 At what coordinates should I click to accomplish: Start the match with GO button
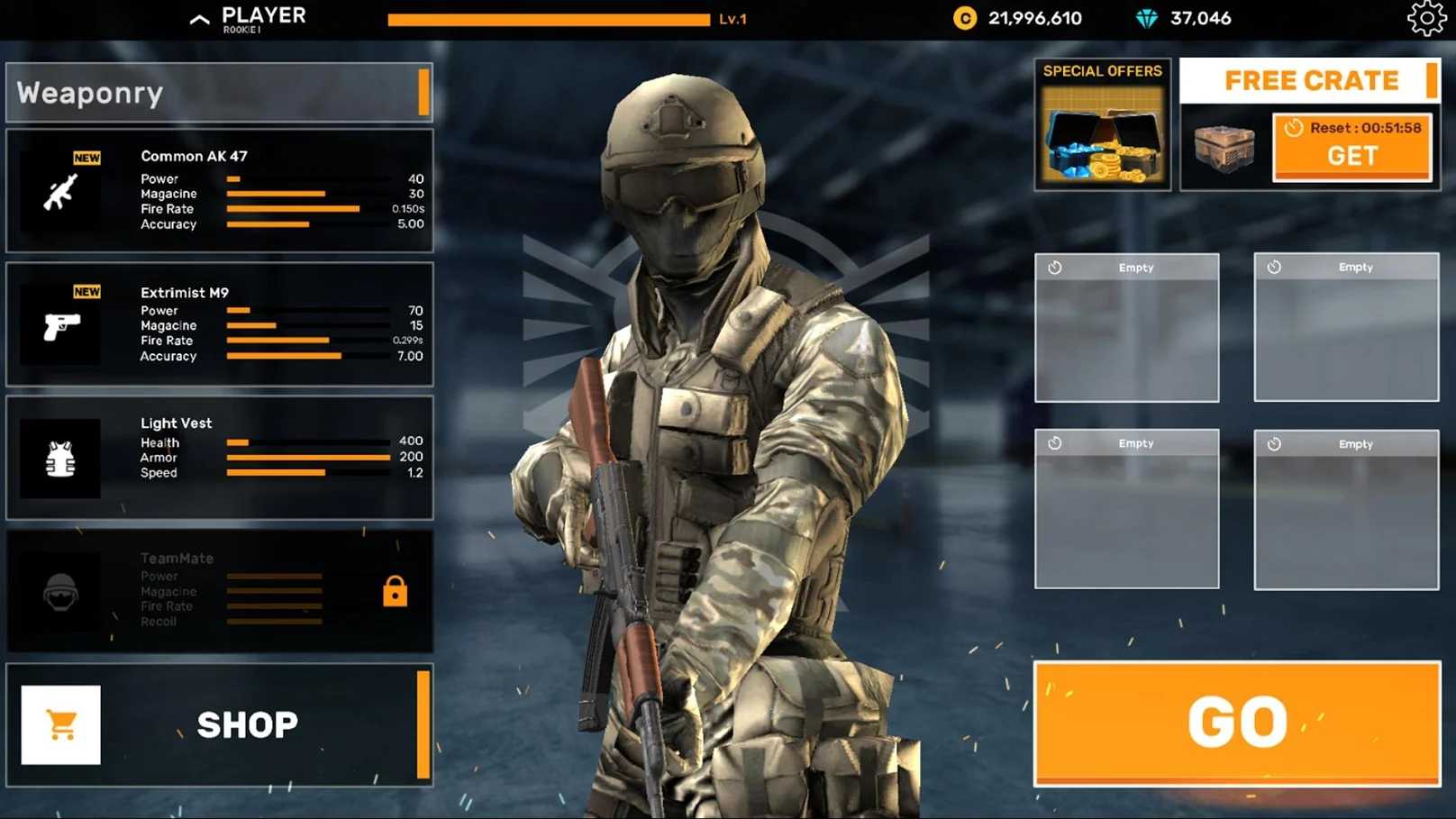click(1236, 723)
